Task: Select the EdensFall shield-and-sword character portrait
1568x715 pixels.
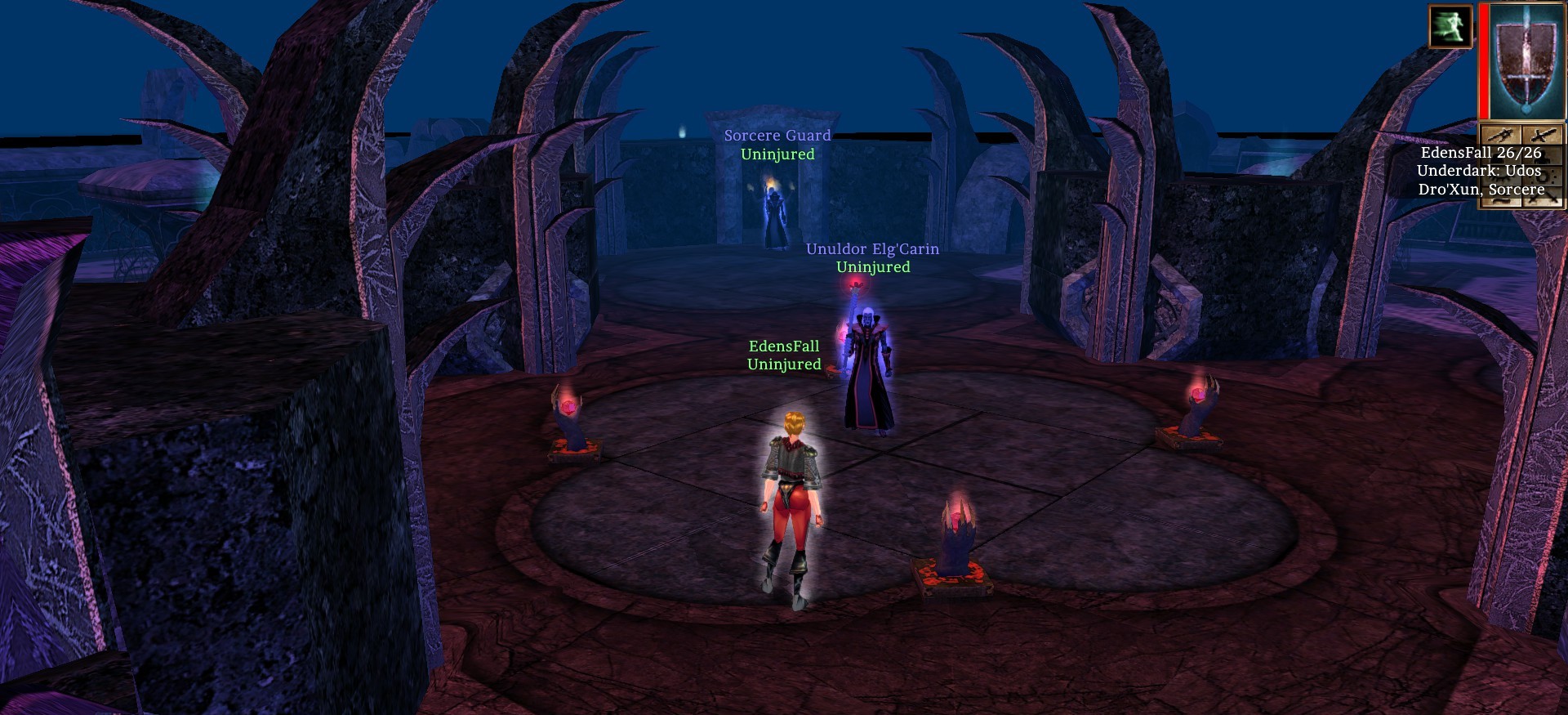Action: pos(1526,61)
